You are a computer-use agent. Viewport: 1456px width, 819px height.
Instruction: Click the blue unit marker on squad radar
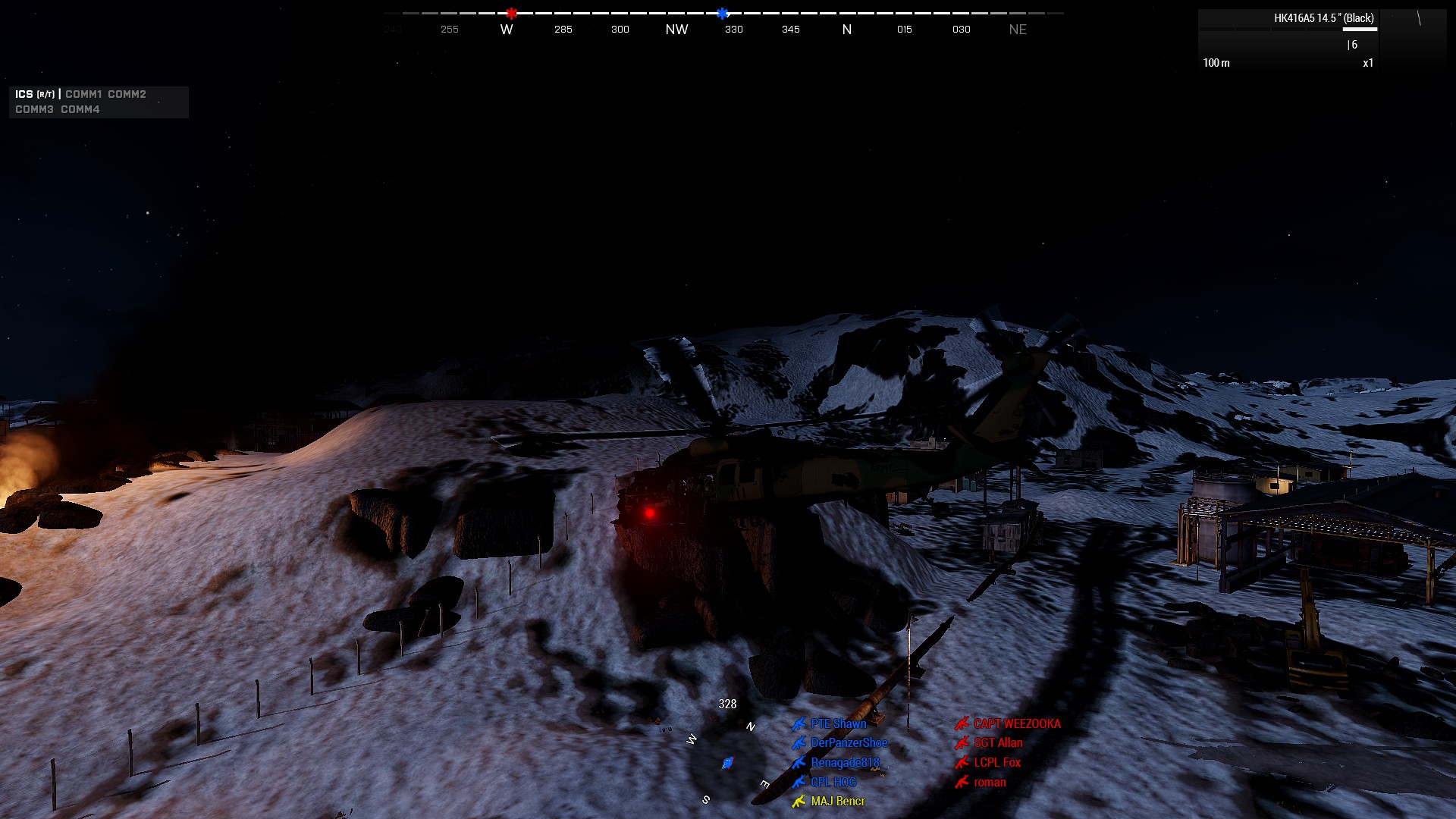(727, 762)
